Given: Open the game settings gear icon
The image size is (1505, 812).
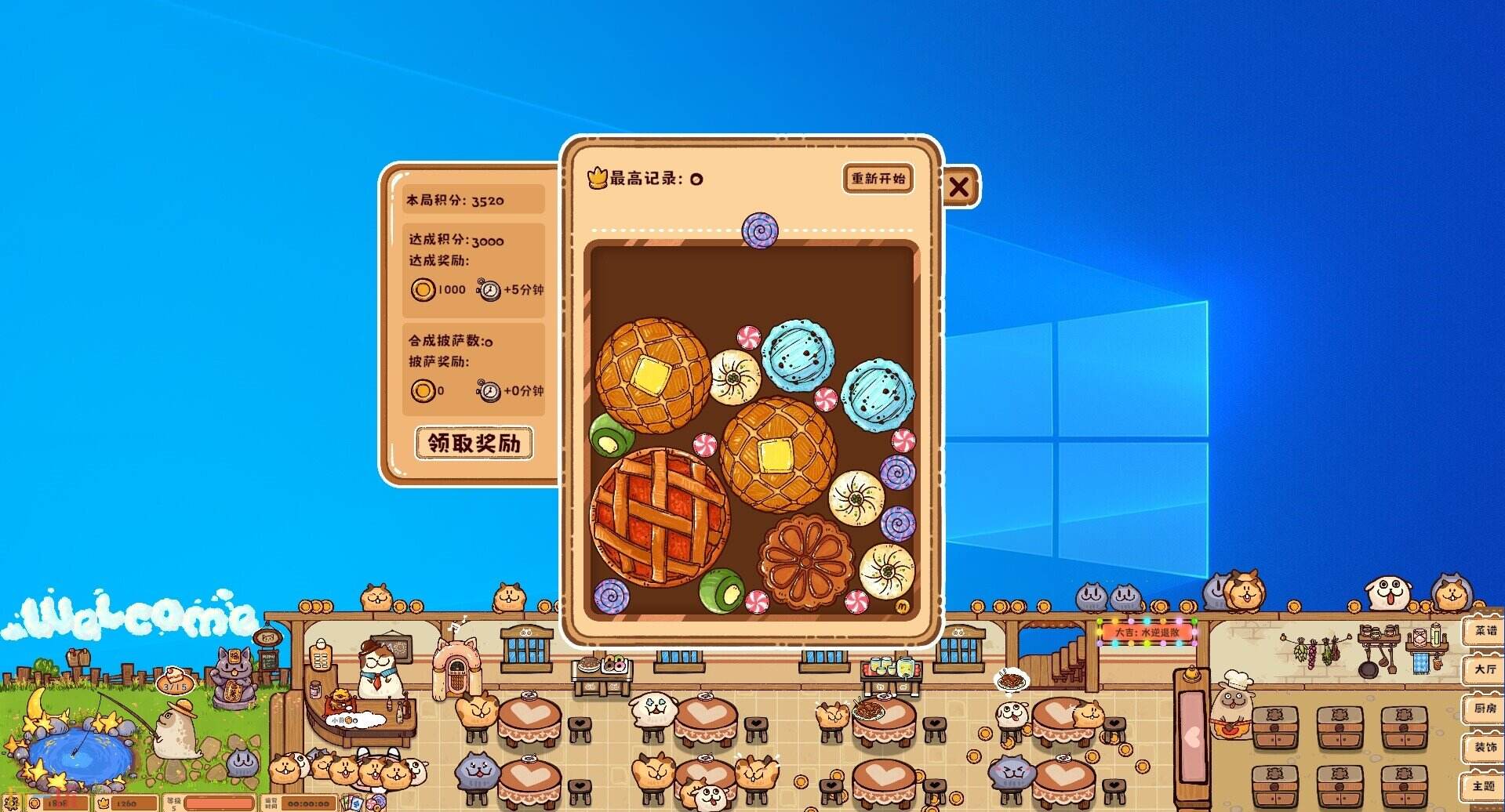Looking at the screenshot, I should coord(12,803).
